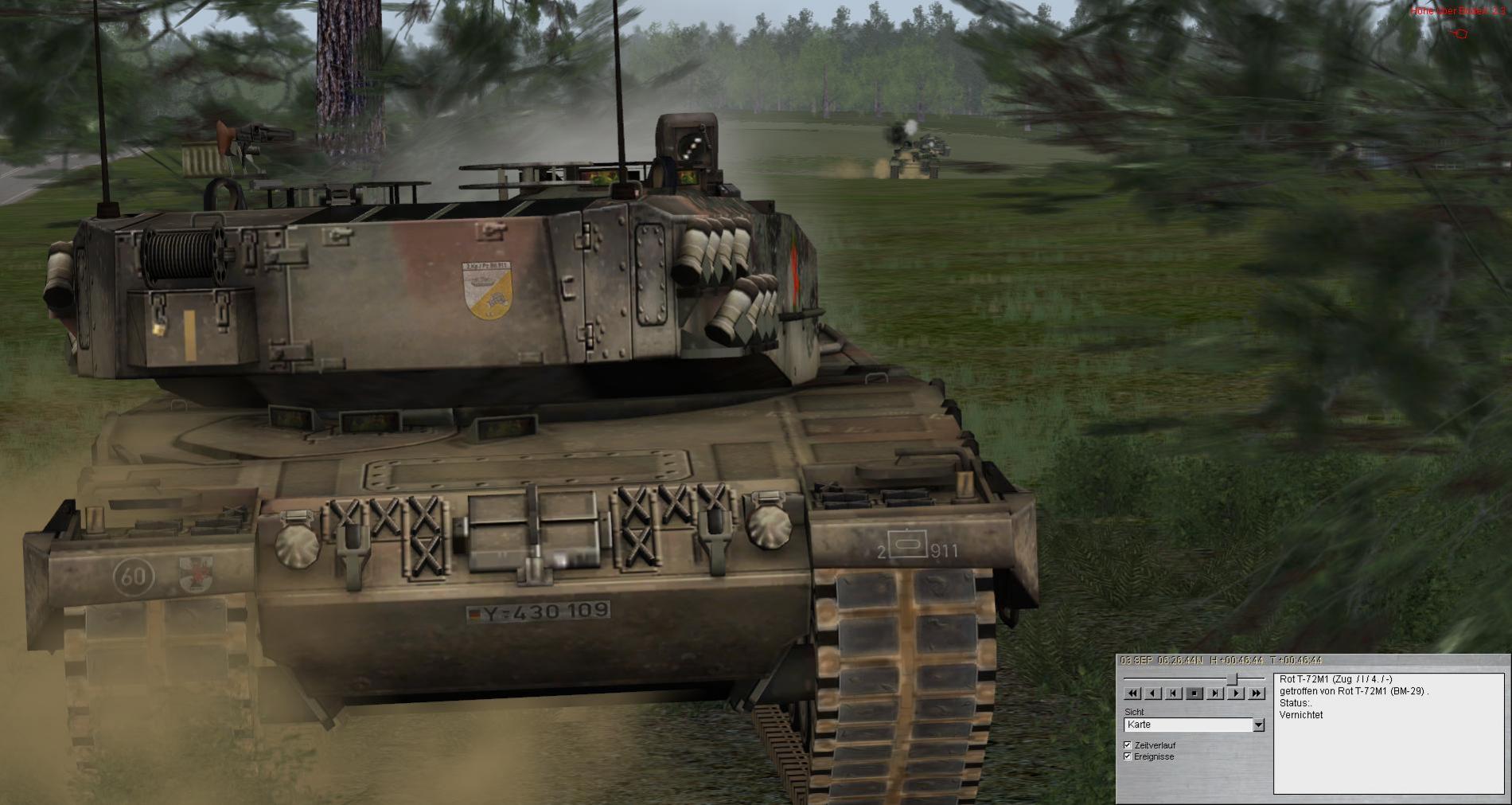Click the fast rewind double-arrow button

click(1132, 694)
